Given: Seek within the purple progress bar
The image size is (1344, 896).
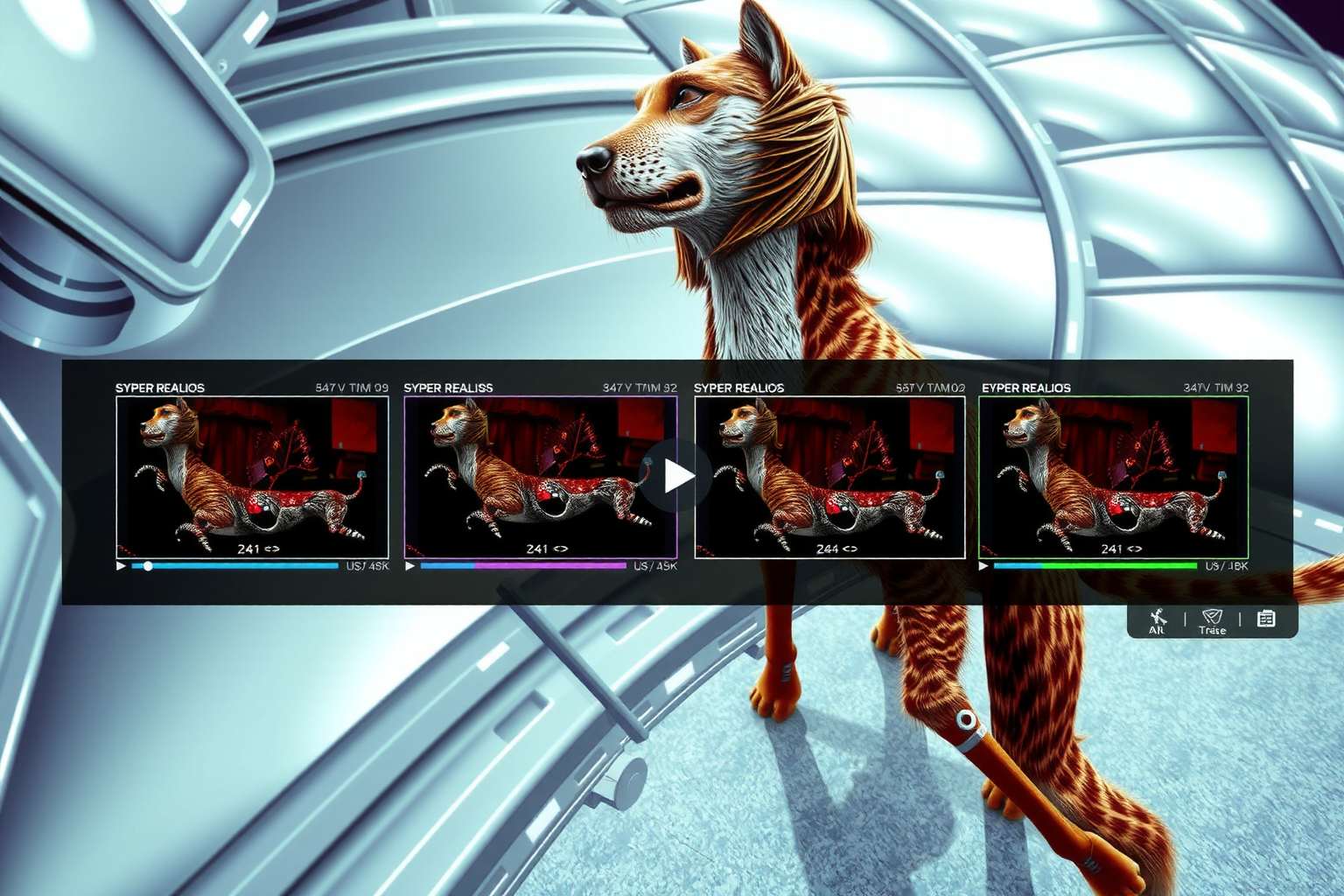Looking at the screenshot, I should [523, 566].
